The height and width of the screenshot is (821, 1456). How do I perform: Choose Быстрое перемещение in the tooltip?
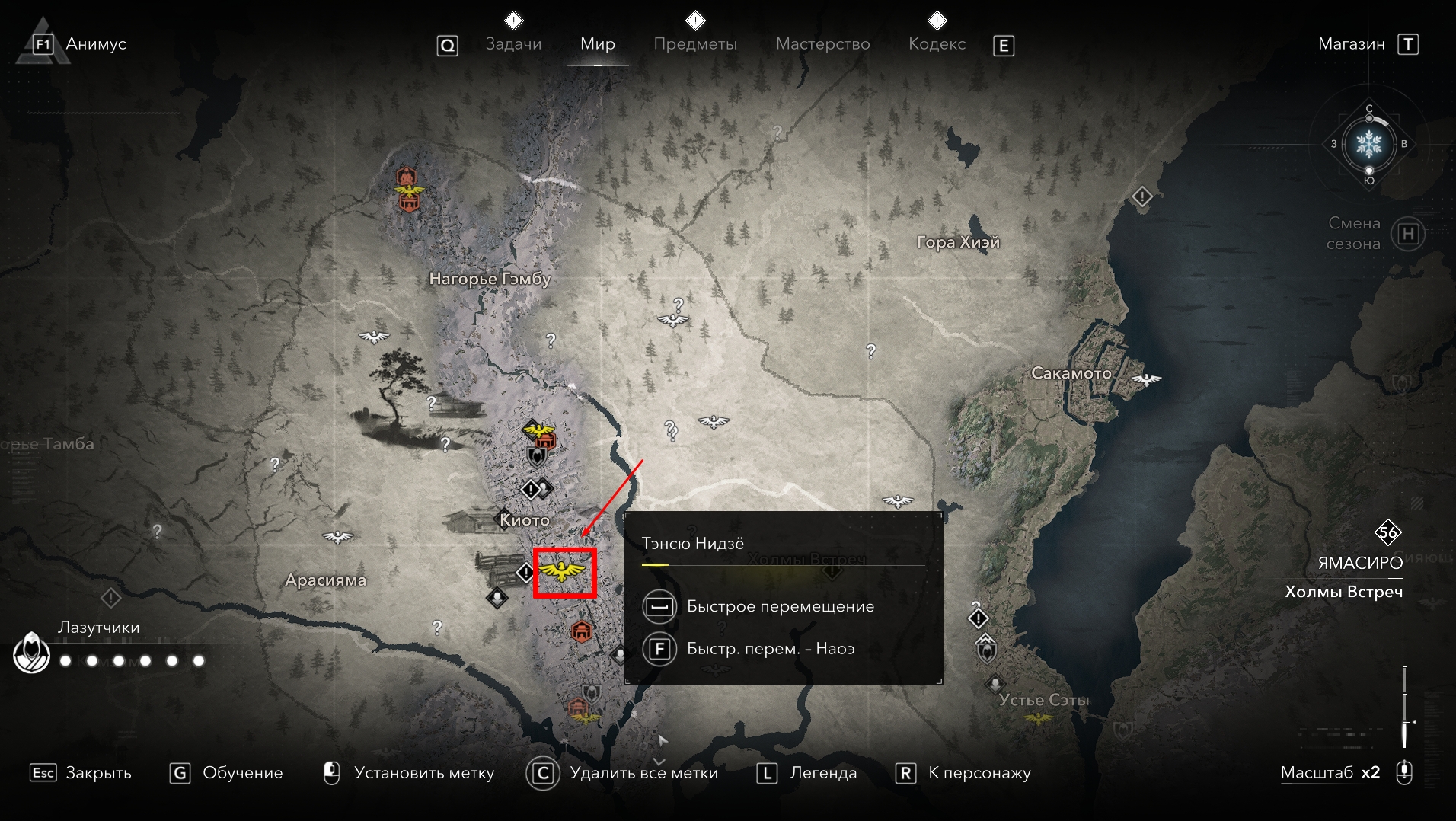(x=780, y=606)
